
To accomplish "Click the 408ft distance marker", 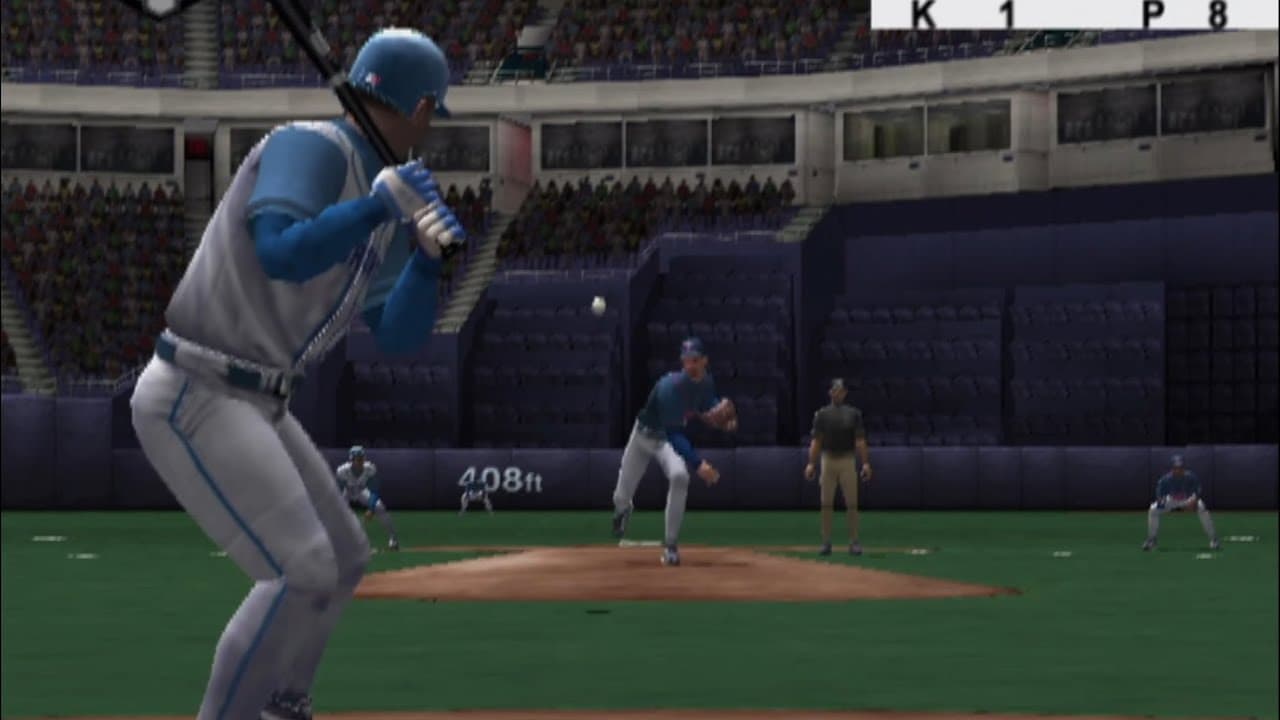I will 500,479.
